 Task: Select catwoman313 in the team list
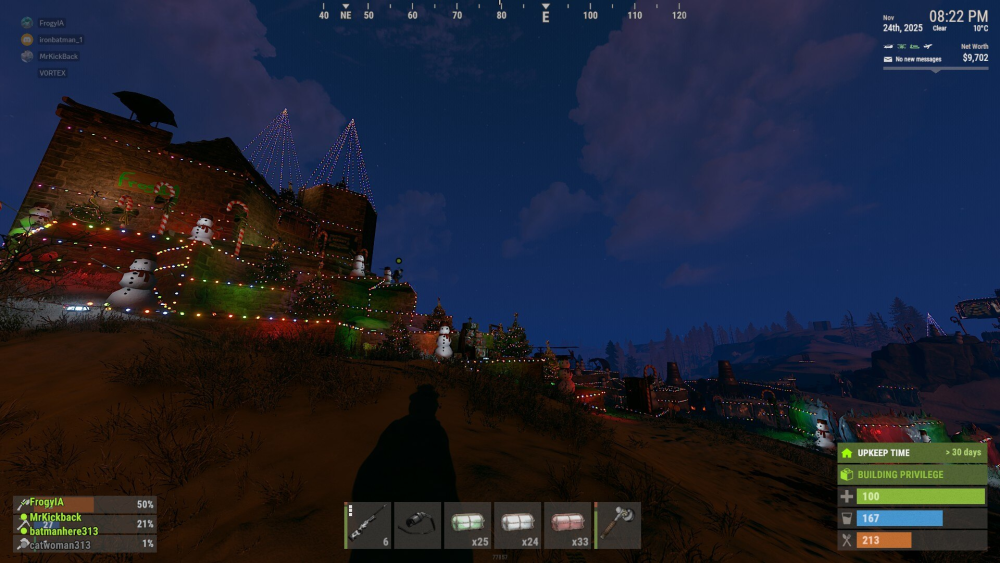coord(59,545)
